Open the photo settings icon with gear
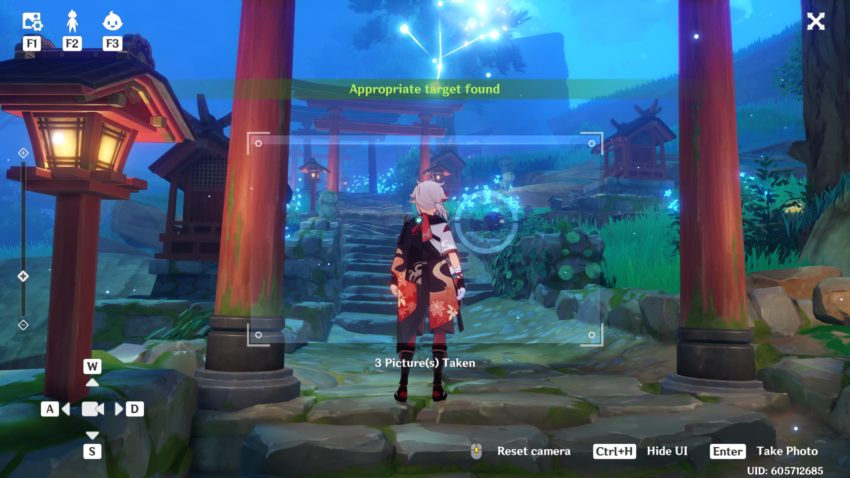Image resolution: width=850 pixels, height=478 pixels. point(32,20)
